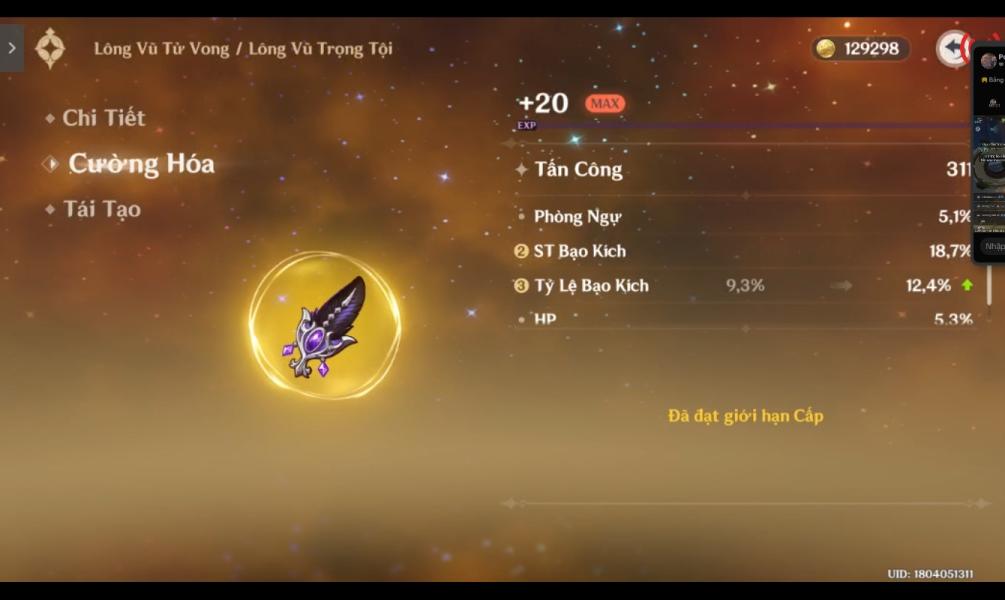Open the Tái Tạo tab
The image size is (1005, 600).
101,210
